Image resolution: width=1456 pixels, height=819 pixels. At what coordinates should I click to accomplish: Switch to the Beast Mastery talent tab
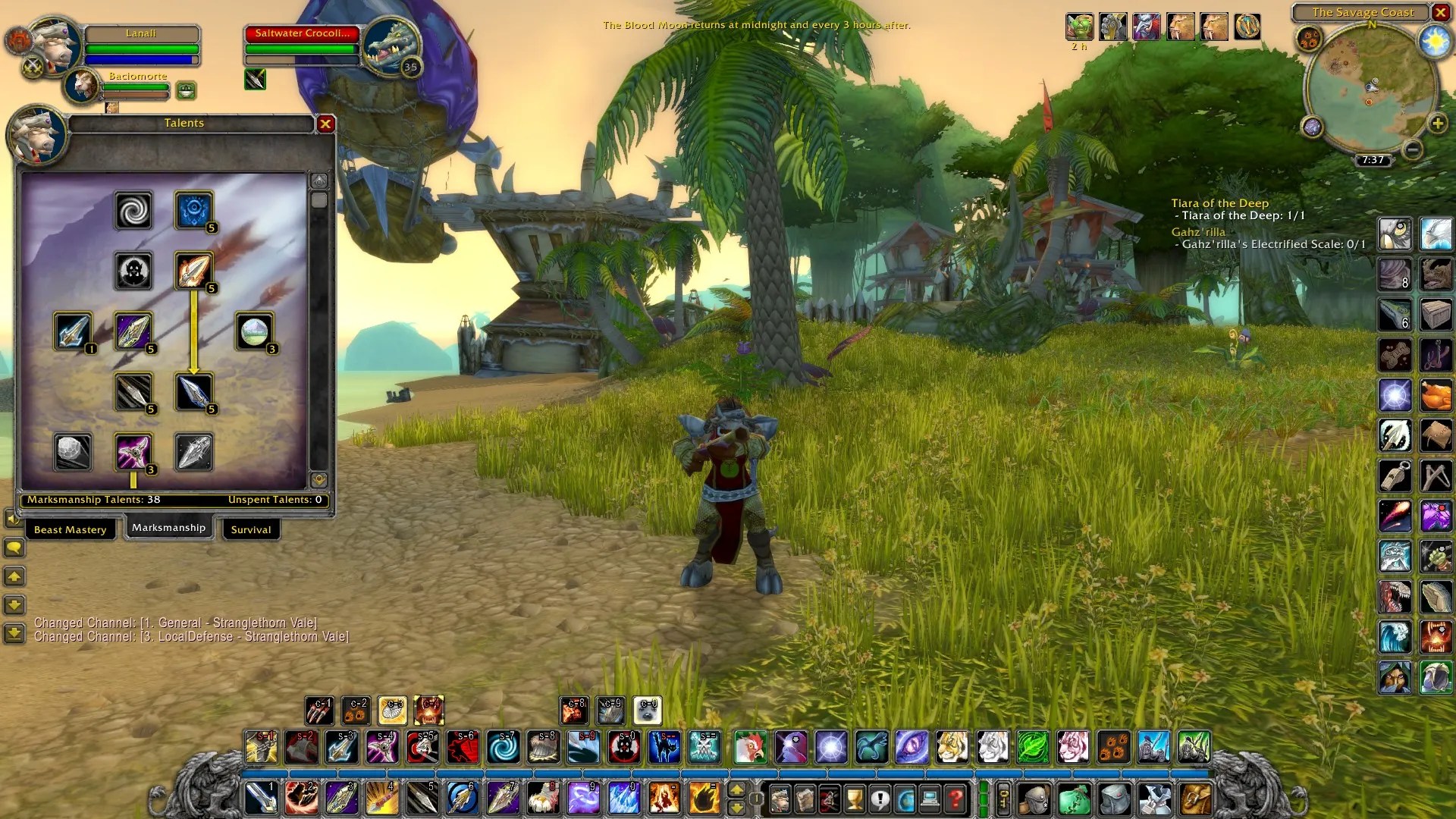[70, 529]
